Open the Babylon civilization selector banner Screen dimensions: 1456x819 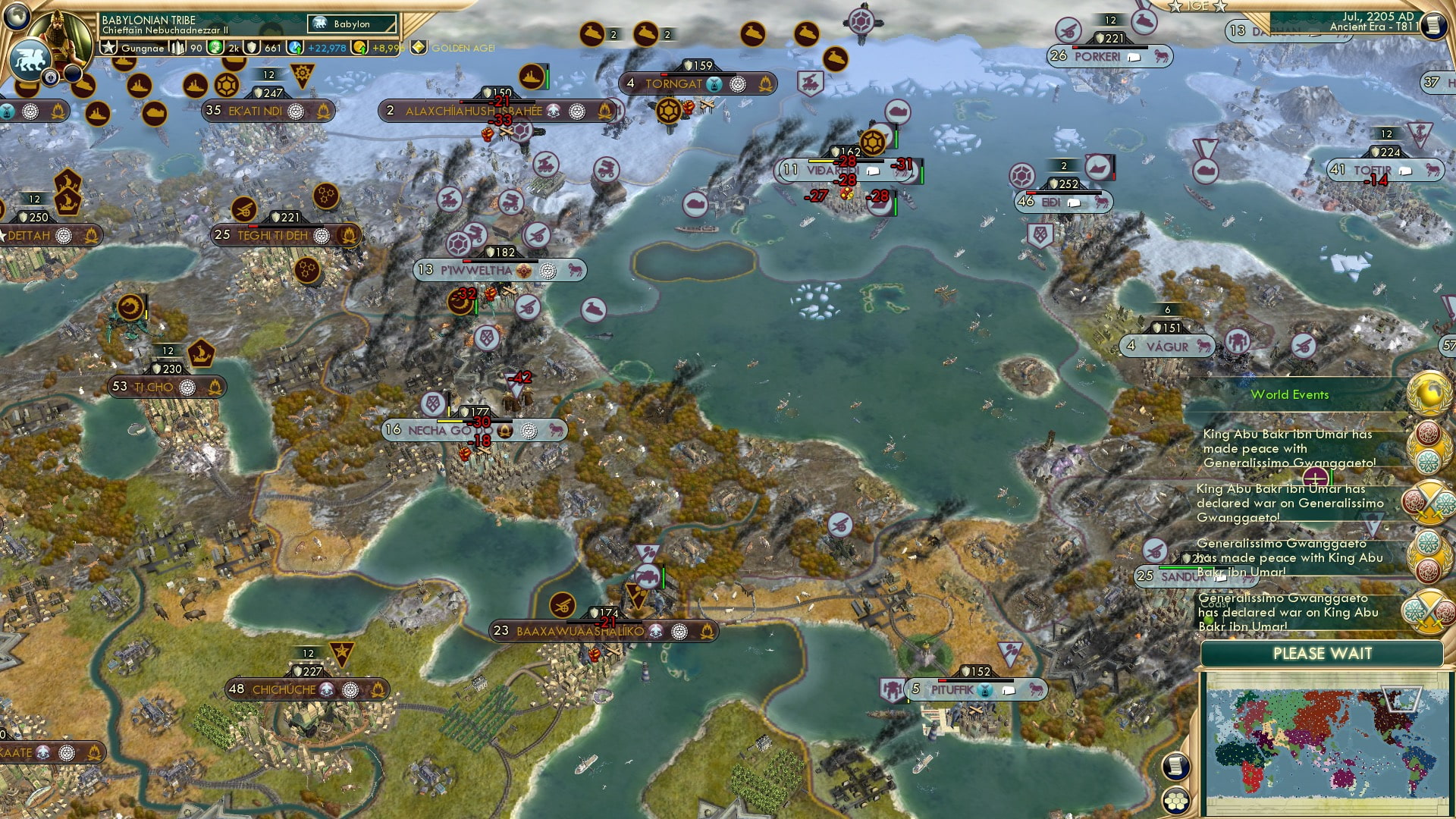click(x=346, y=24)
